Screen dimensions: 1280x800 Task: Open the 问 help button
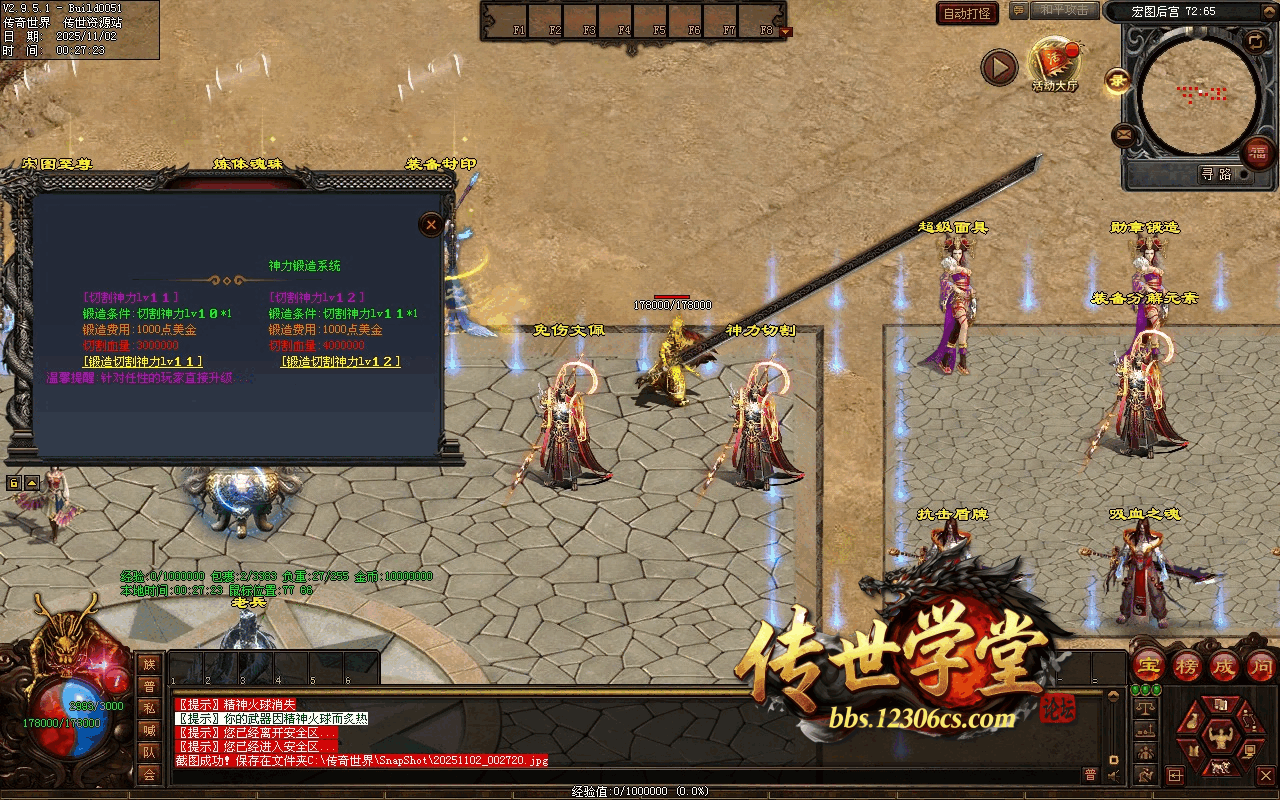1261,666
